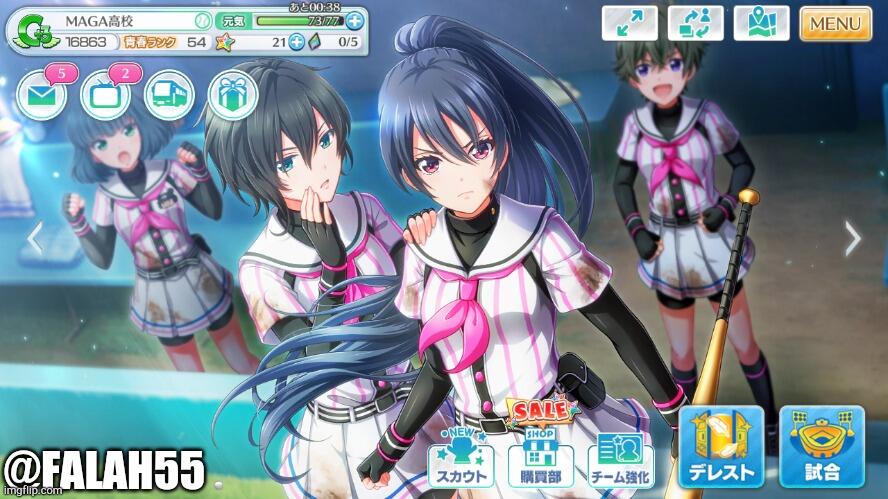Open the map with the pin icon

(x=761, y=23)
